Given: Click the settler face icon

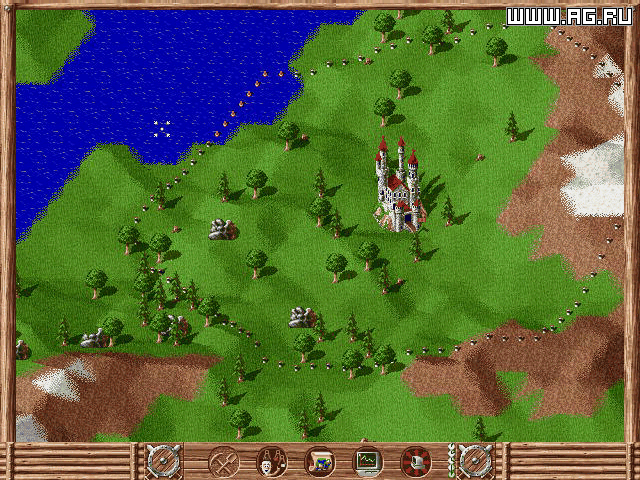Looking at the screenshot, I should pyautogui.click(x=270, y=462).
